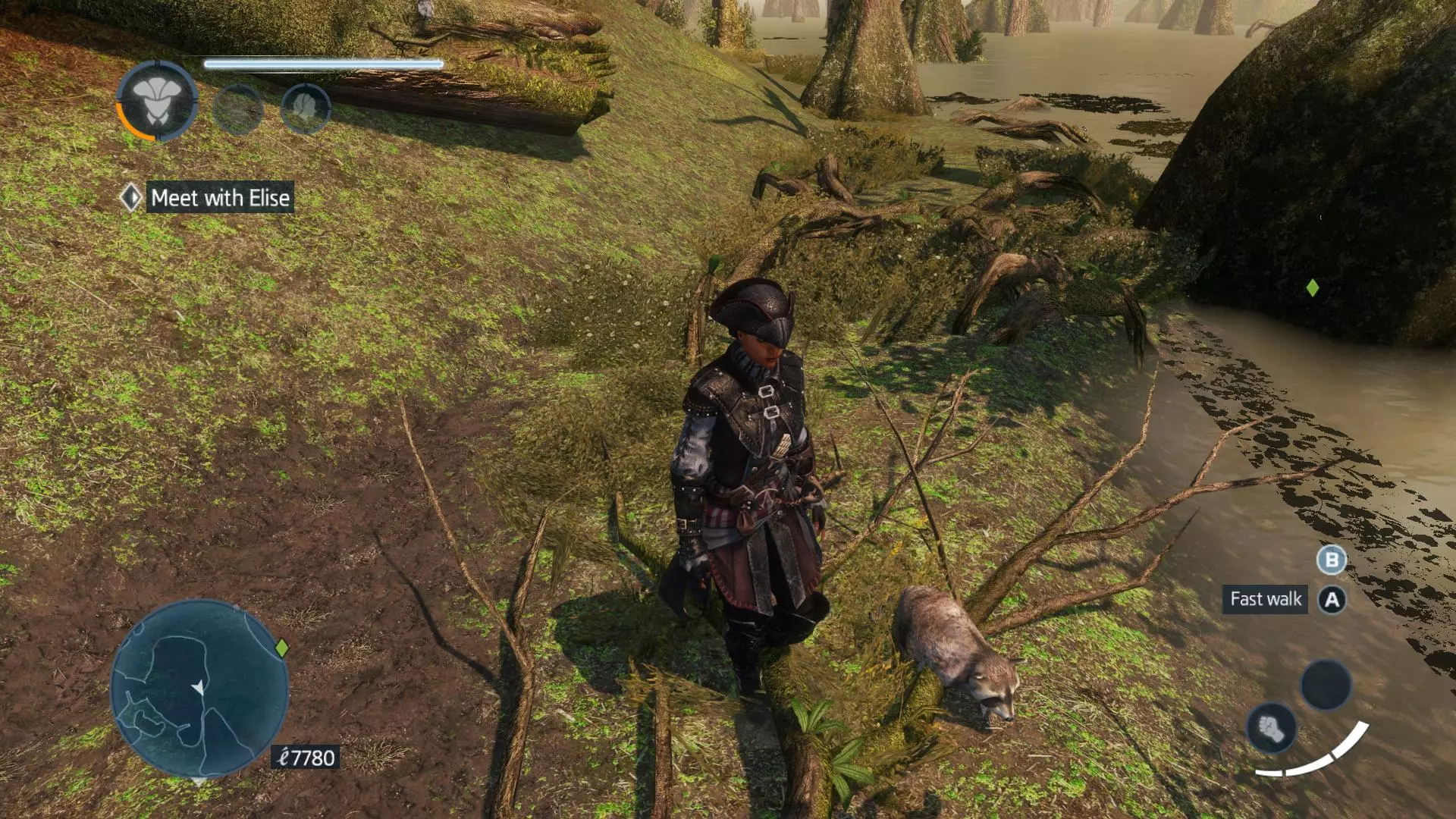The width and height of the screenshot is (1456, 819).
Task: Click the green diamond marker on minimap edge
Action: (282, 648)
